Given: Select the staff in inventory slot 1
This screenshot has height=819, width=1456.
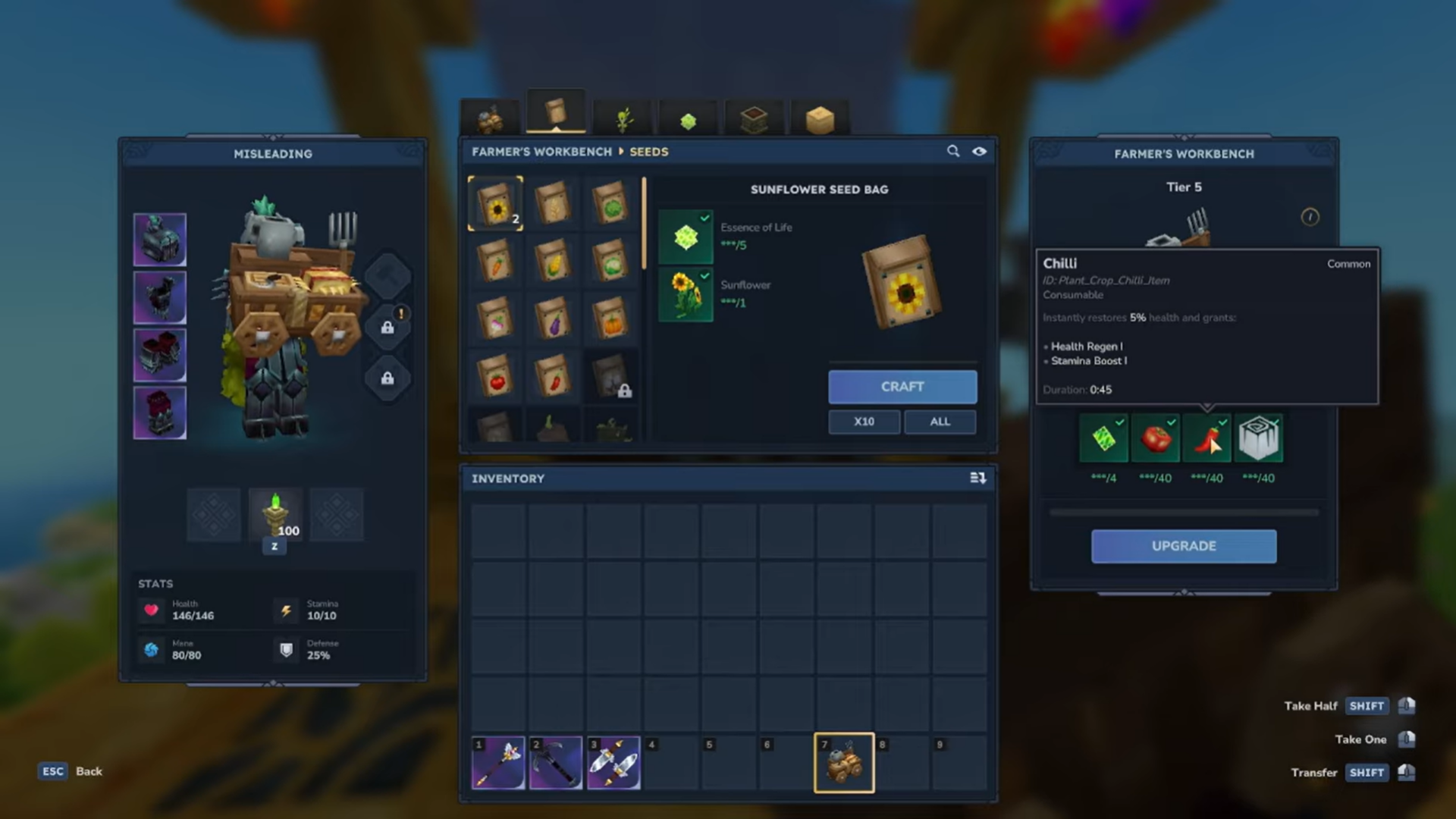Looking at the screenshot, I should (497, 762).
